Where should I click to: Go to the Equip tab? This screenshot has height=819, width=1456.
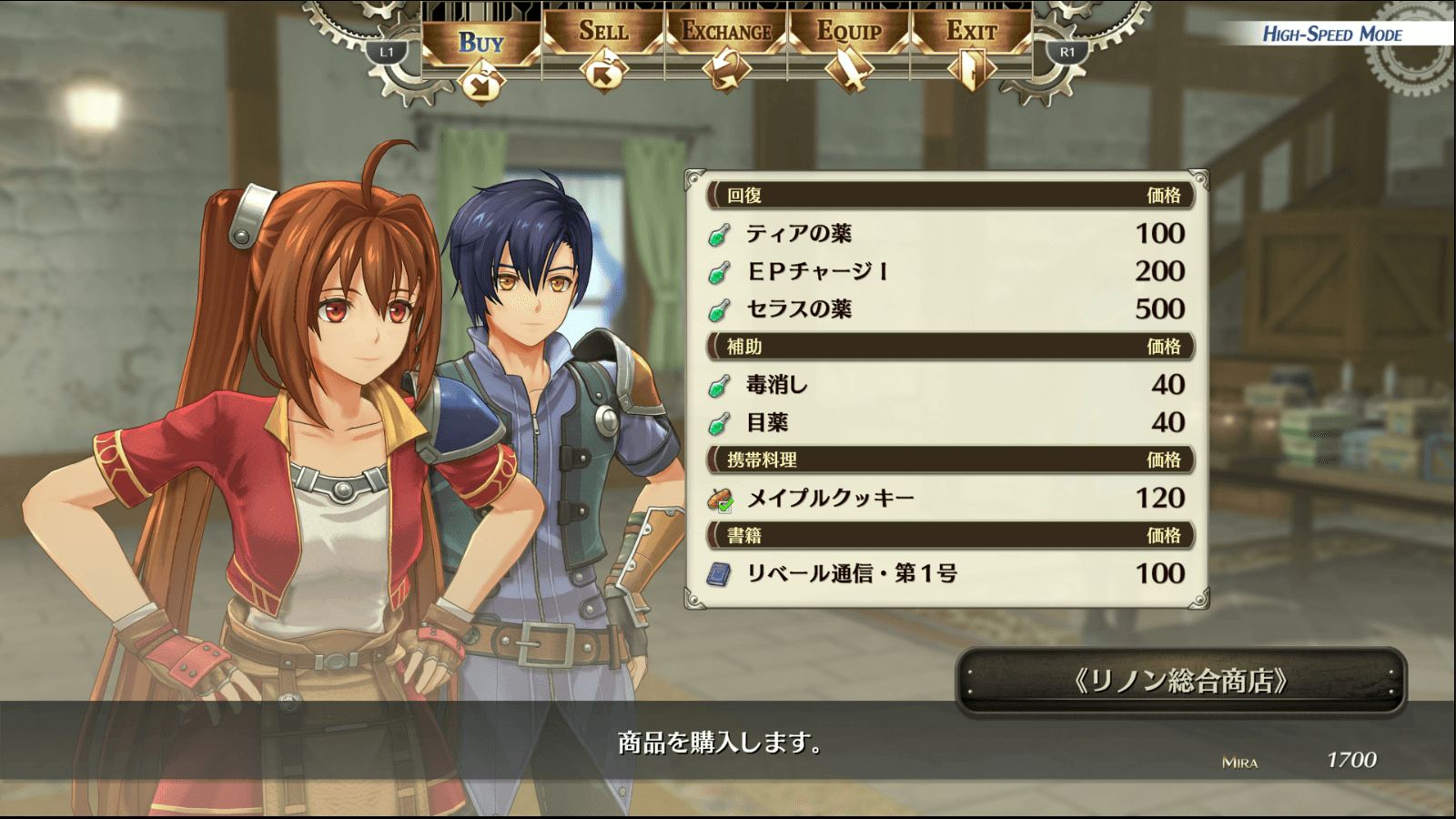pos(849,33)
